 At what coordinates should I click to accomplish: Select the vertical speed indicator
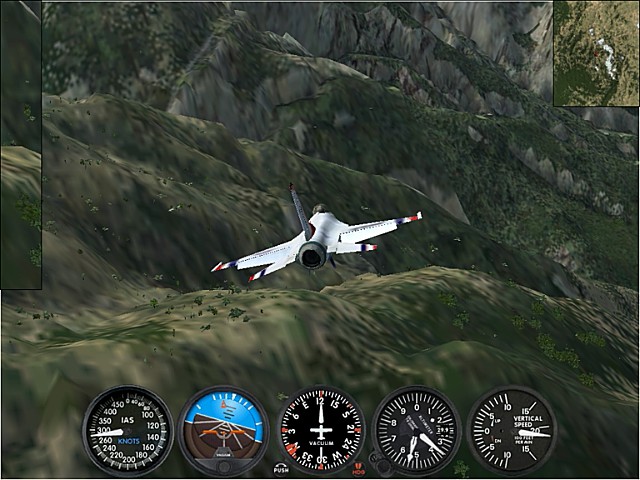click(512, 431)
